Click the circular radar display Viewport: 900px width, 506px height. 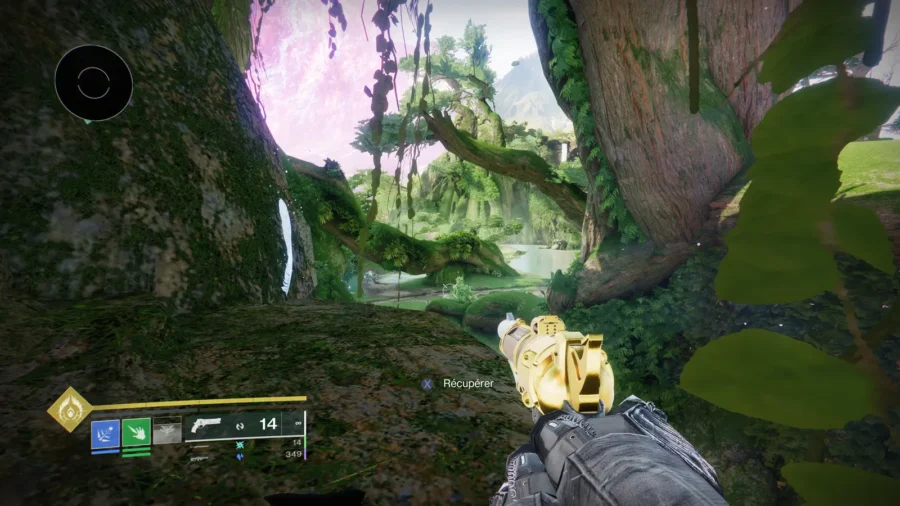tap(93, 83)
